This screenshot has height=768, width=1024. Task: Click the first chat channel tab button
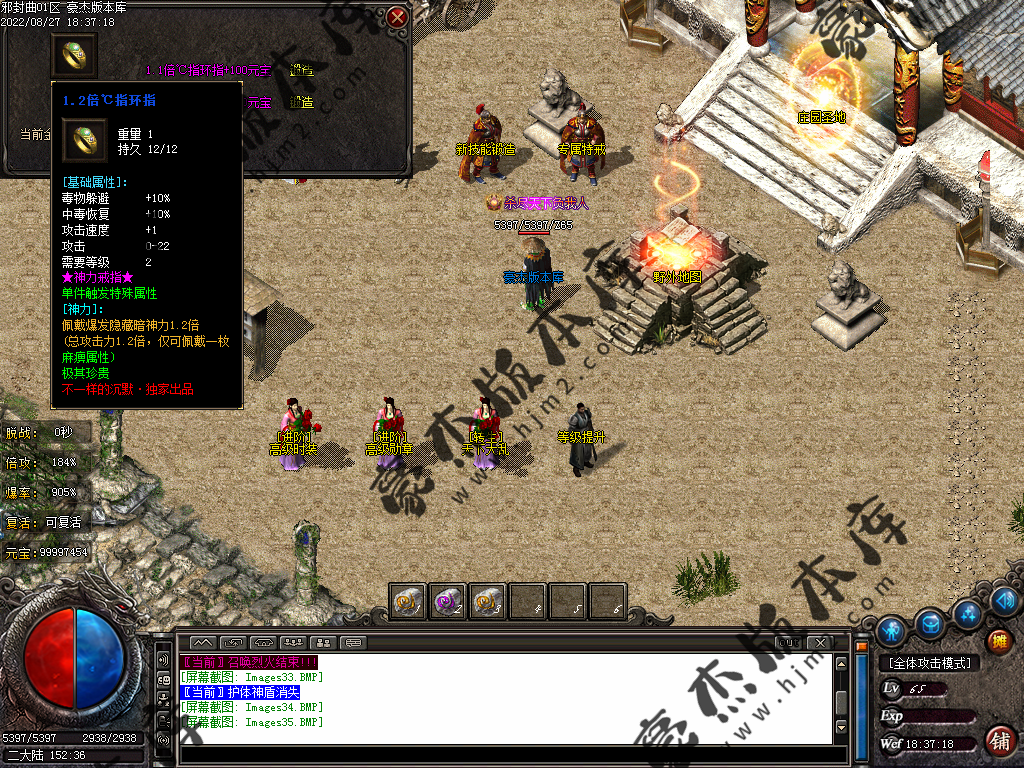point(203,642)
